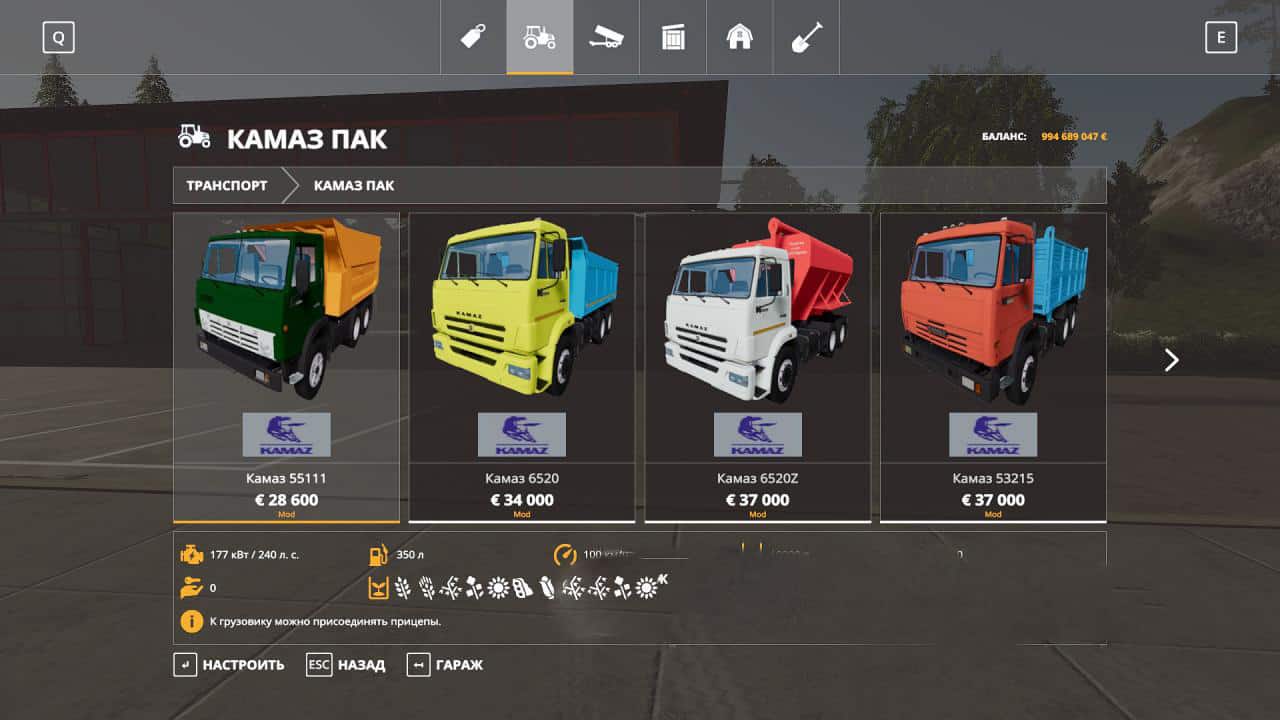Switch to the container objects tab
1280x720 pixels.
tap(673, 37)
